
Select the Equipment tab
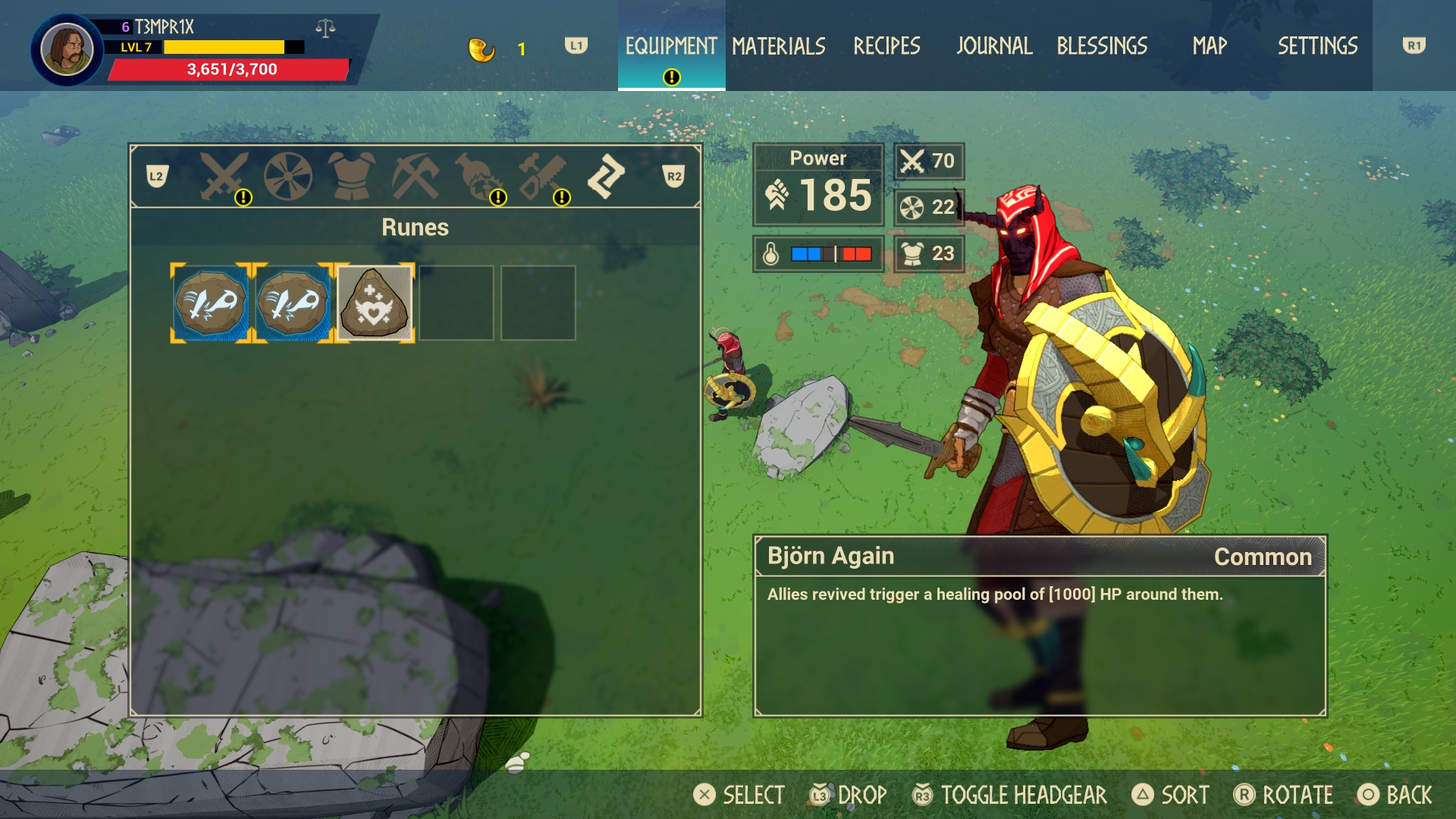(671, 46)
